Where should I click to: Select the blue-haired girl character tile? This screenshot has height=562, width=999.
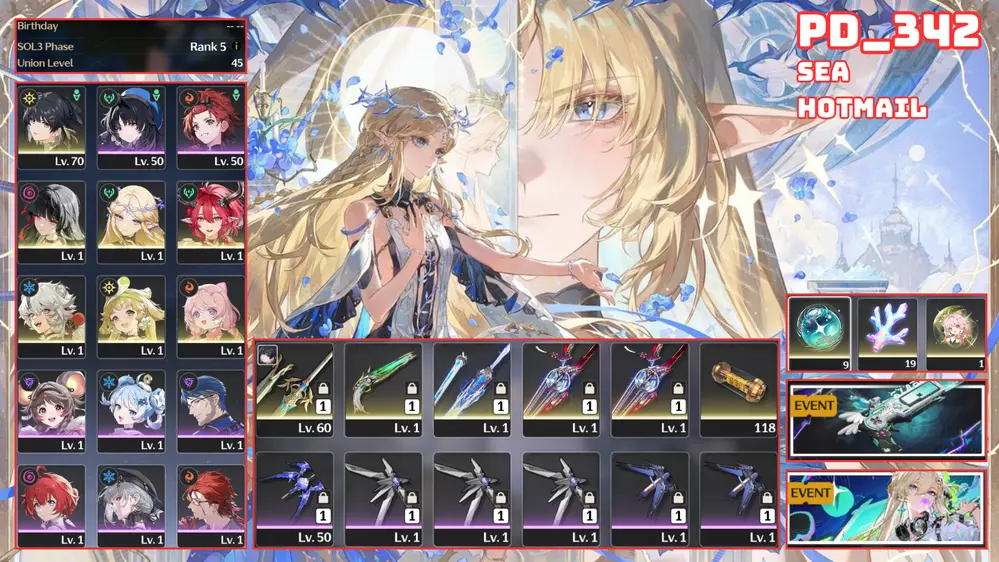(131, 411)
